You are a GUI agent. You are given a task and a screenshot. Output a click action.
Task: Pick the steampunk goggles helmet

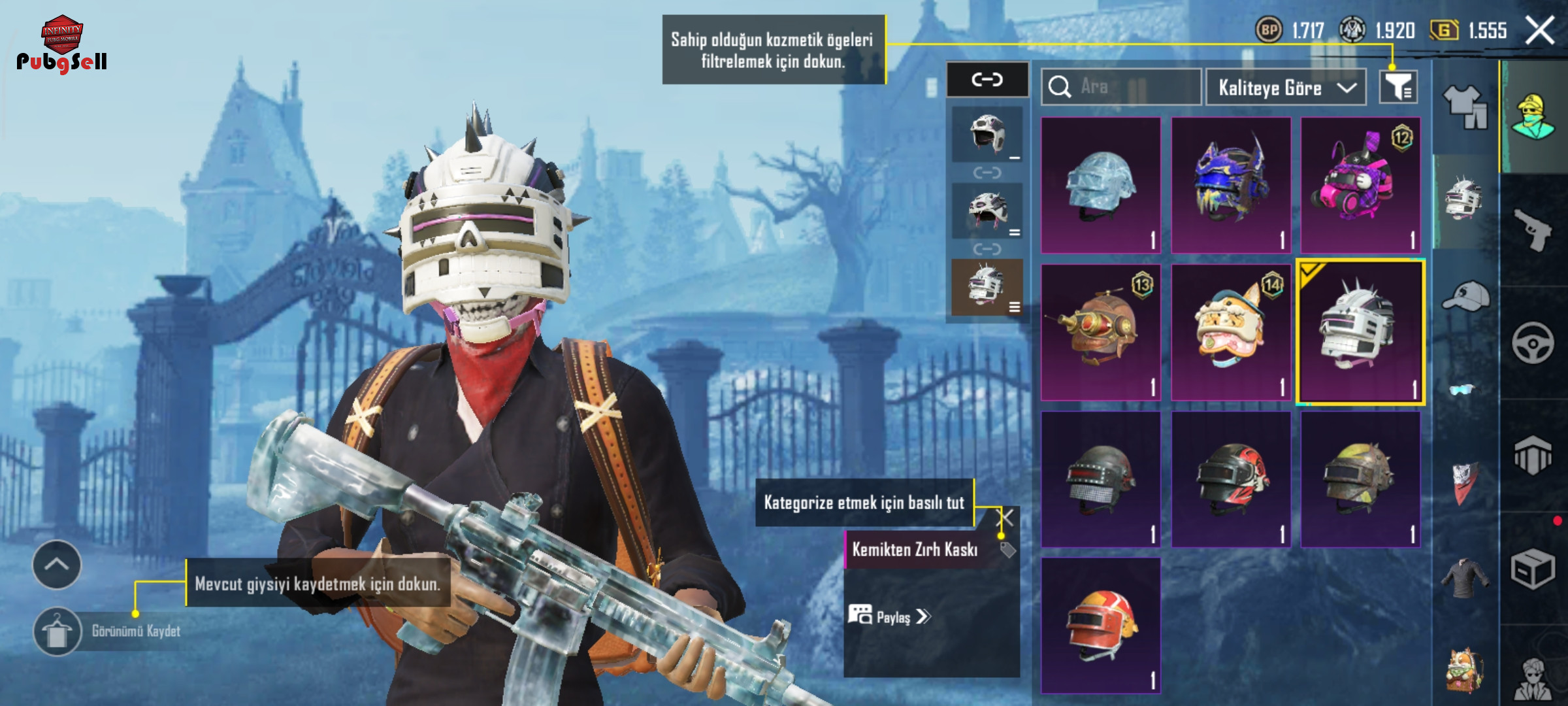tap(1101, 332)
